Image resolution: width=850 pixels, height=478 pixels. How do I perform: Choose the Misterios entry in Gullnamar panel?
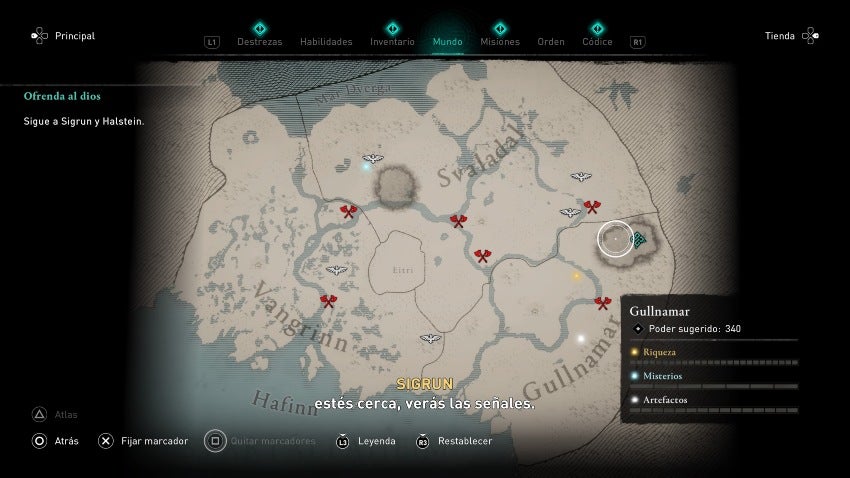664,376
